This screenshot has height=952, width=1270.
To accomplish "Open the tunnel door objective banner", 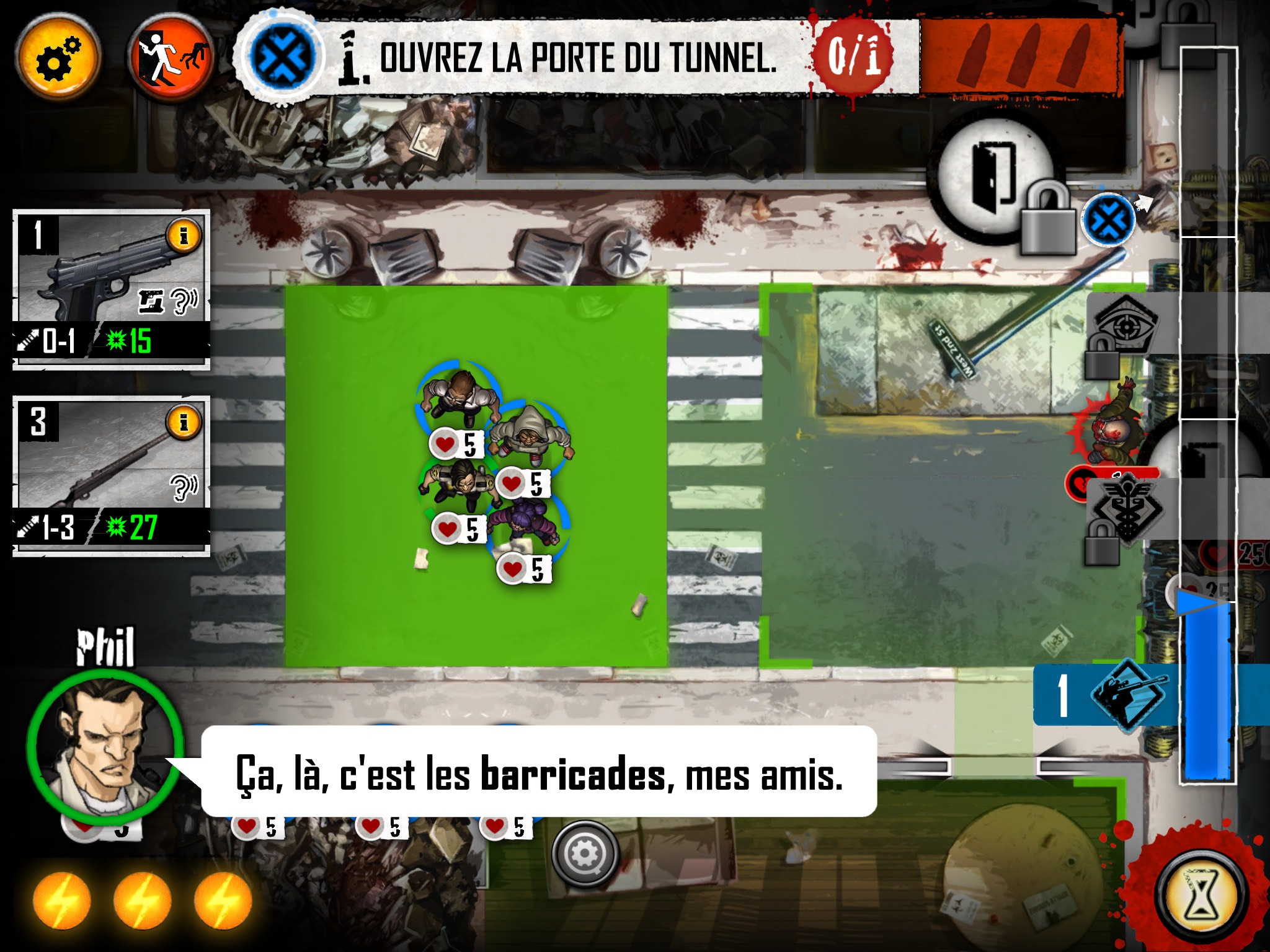I will [577, 59].
